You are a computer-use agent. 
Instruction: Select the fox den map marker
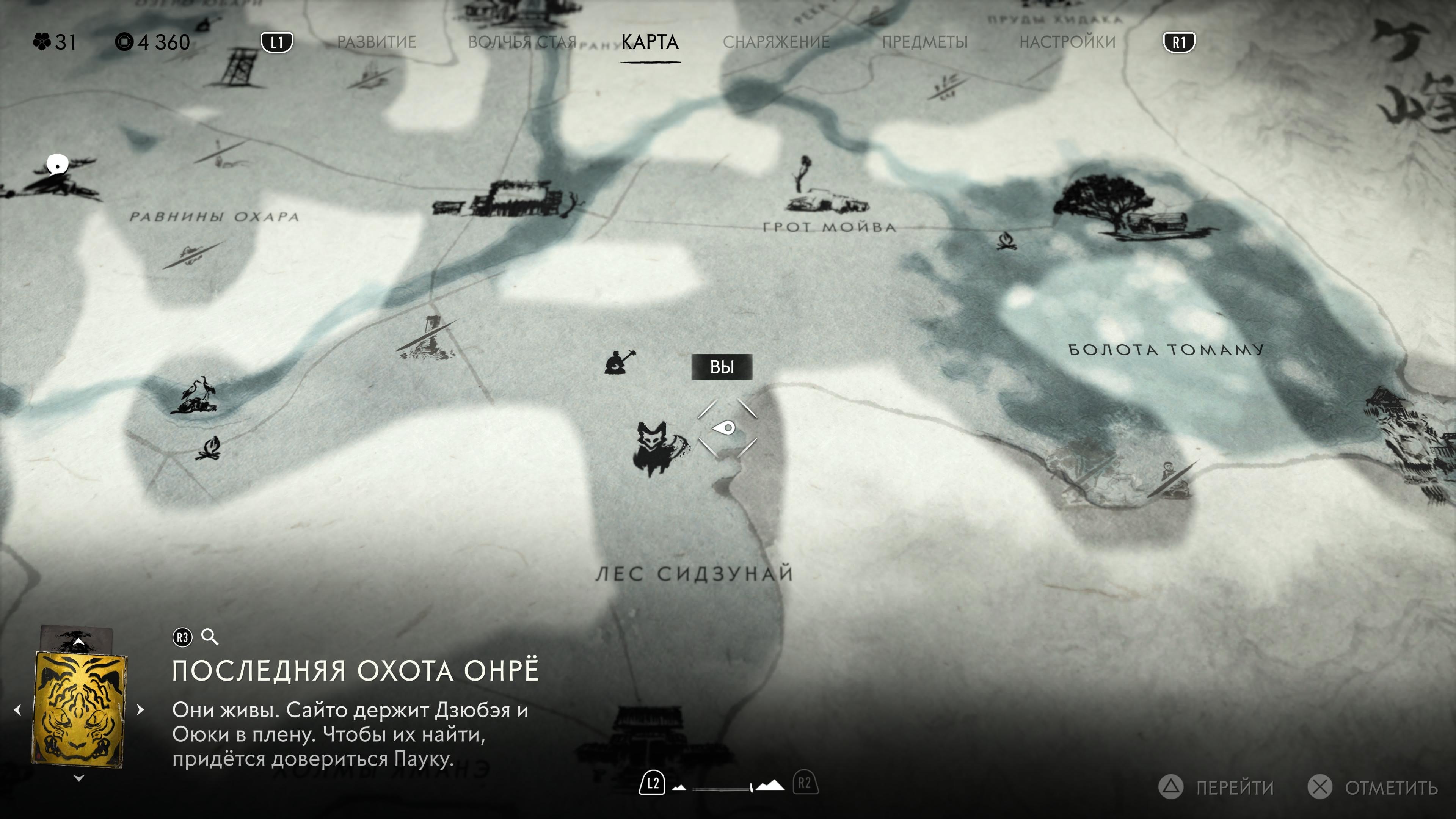coord(657,447)
